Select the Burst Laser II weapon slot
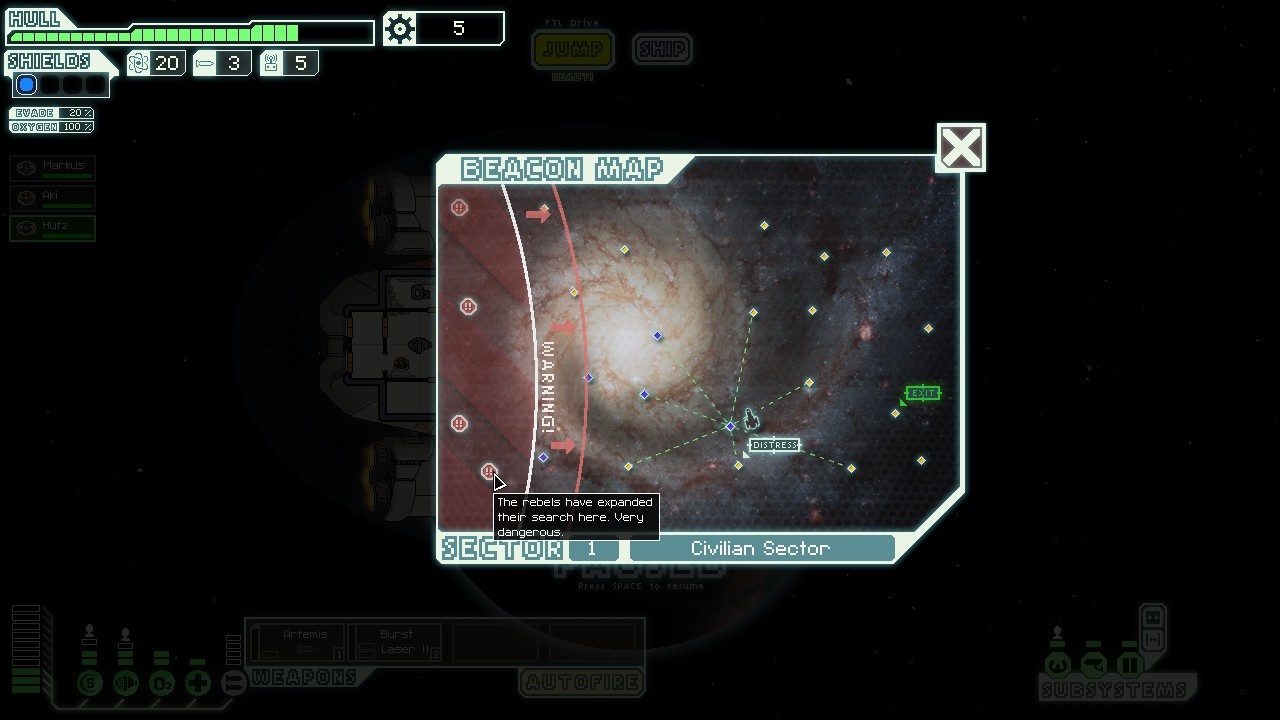The height and width of the screenshot is (720, 1280). point(396,642)
